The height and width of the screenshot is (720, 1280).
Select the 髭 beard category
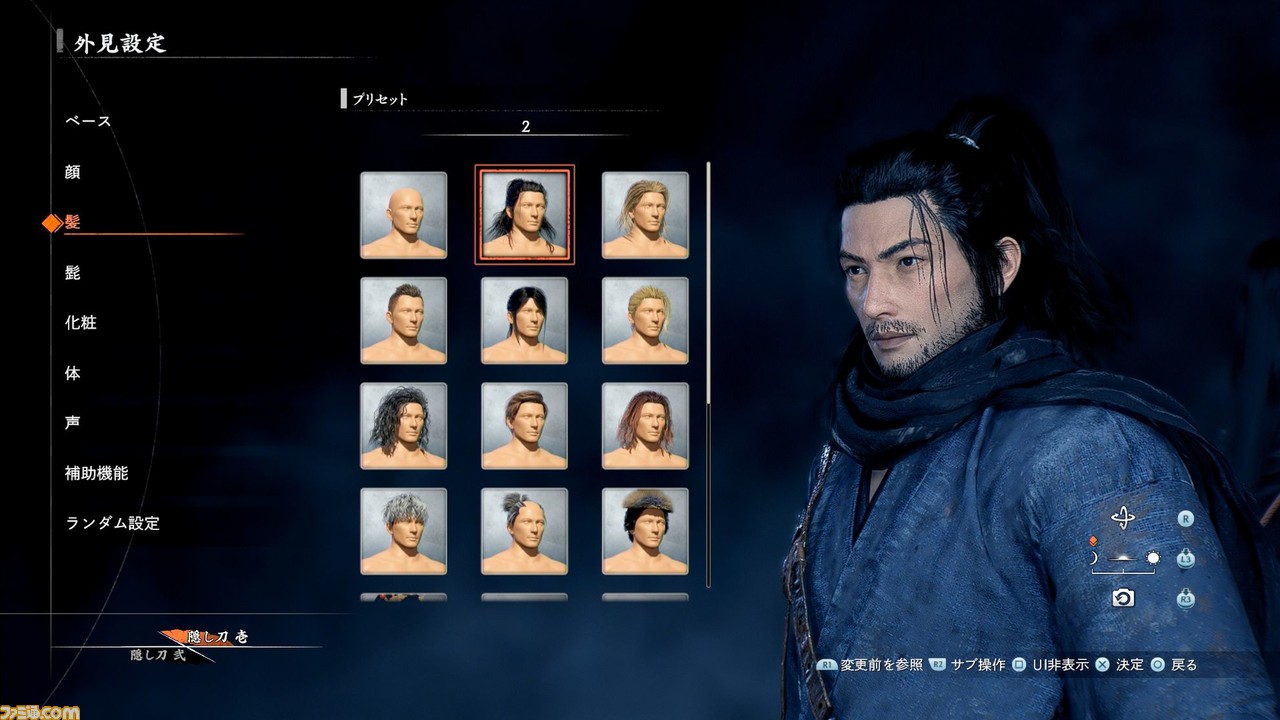click(x=70, y=272)
